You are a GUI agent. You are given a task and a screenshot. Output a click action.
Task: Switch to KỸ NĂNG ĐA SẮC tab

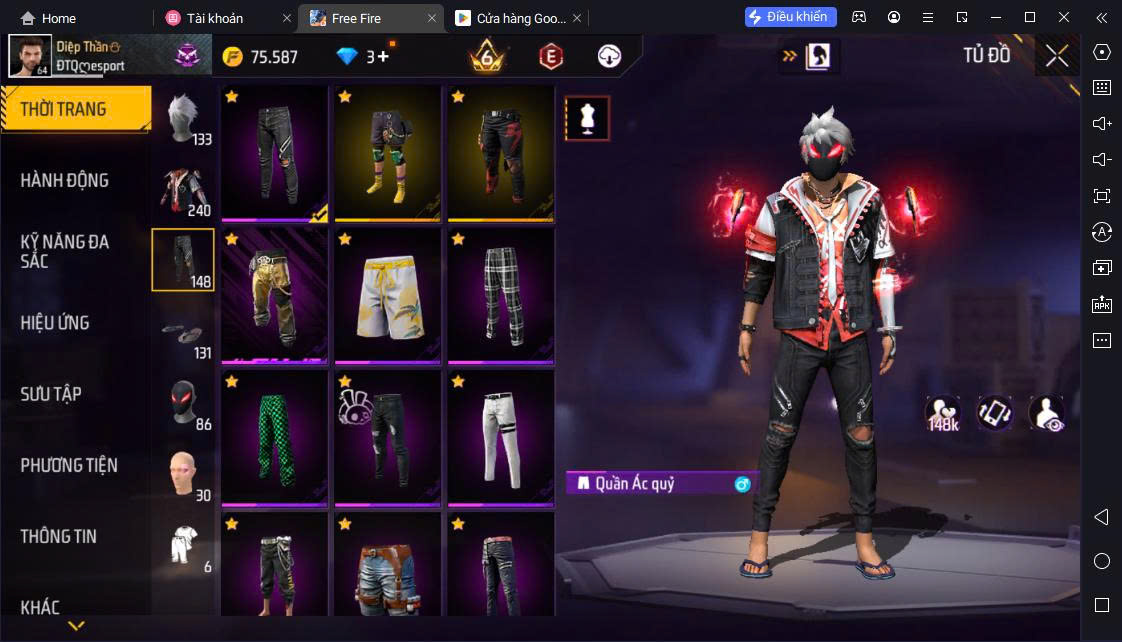coord(65,251)
